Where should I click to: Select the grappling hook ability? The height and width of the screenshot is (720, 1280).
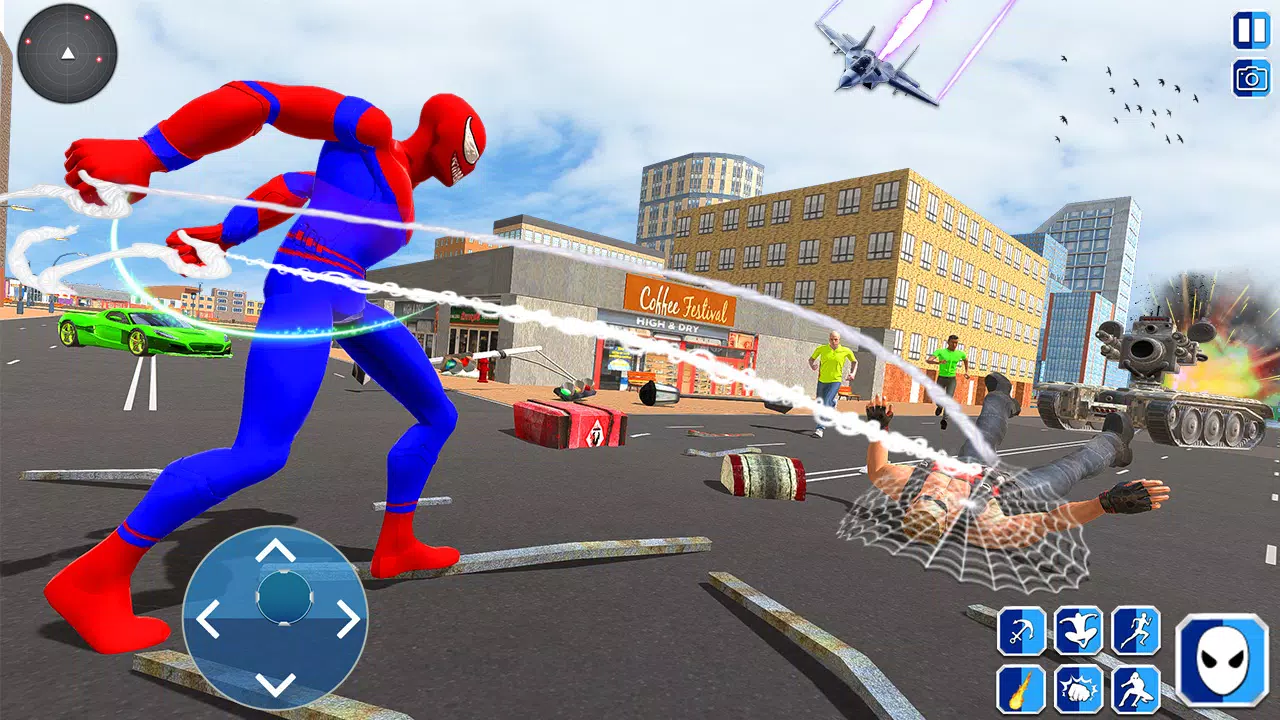(1020, 630)
